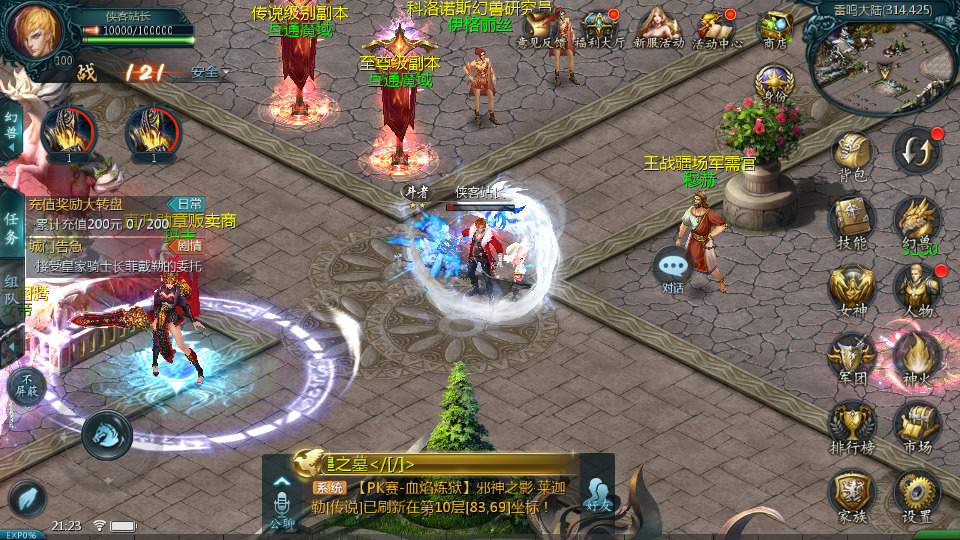Open the 家族 family menu
The width and height of the screenshot is (960, 540).
click(852, 493)
